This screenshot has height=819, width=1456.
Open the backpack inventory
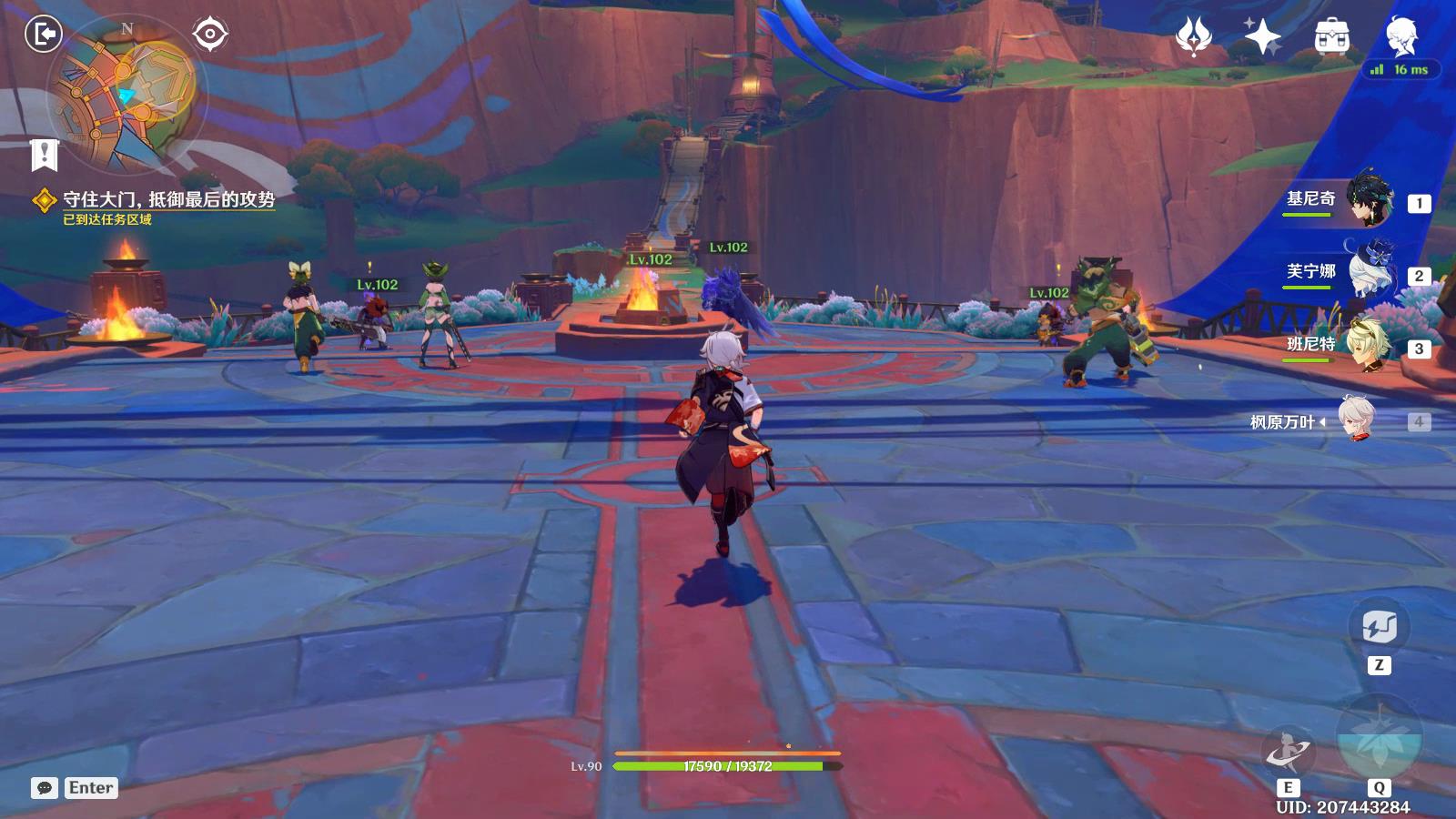(x=1331, y=37)
